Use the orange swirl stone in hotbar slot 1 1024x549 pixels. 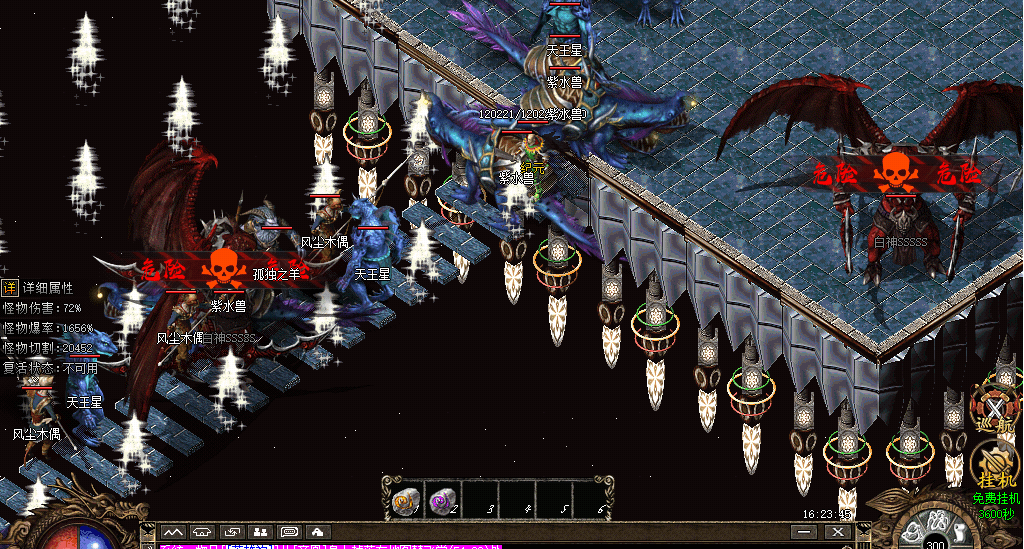(406, 500)
